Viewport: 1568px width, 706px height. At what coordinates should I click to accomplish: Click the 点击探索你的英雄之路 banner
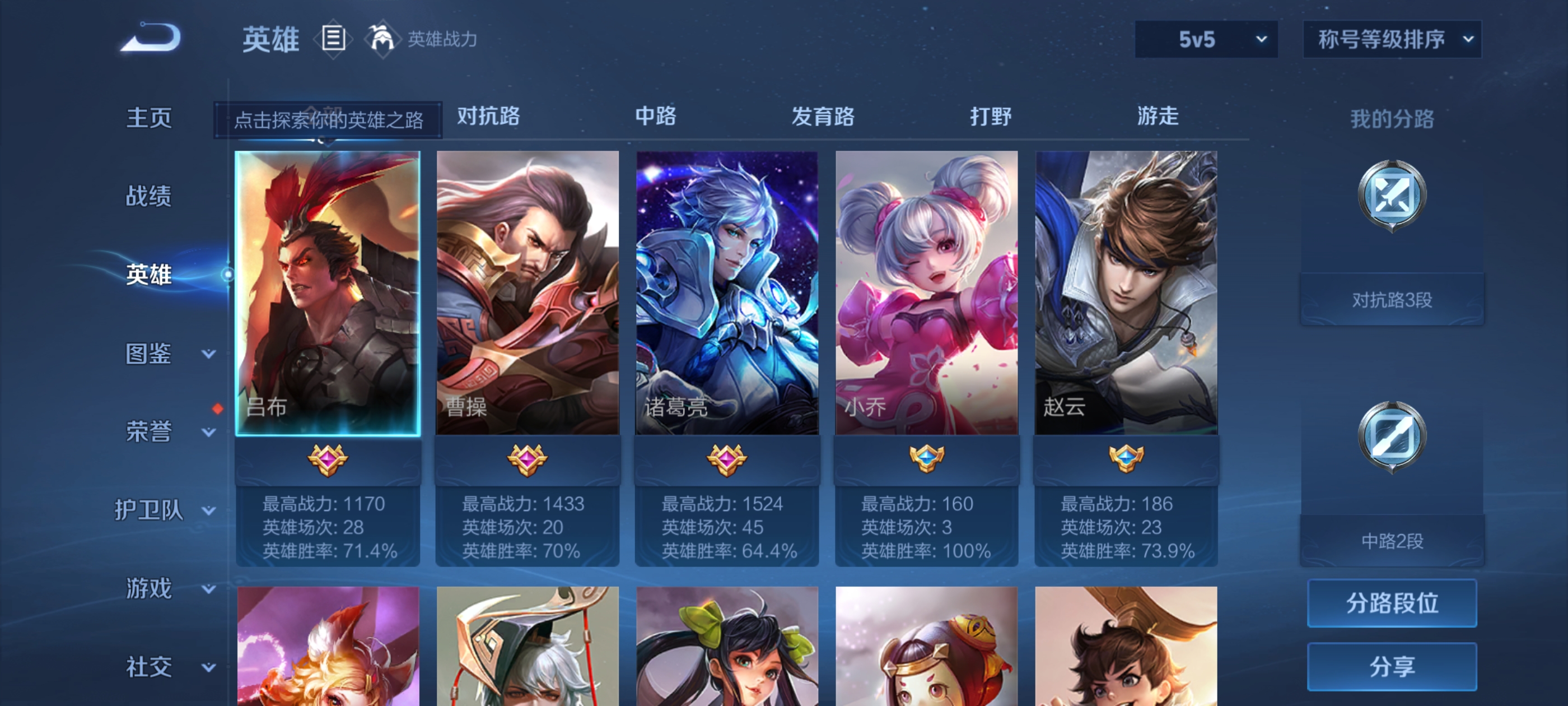tap(329, 119)
